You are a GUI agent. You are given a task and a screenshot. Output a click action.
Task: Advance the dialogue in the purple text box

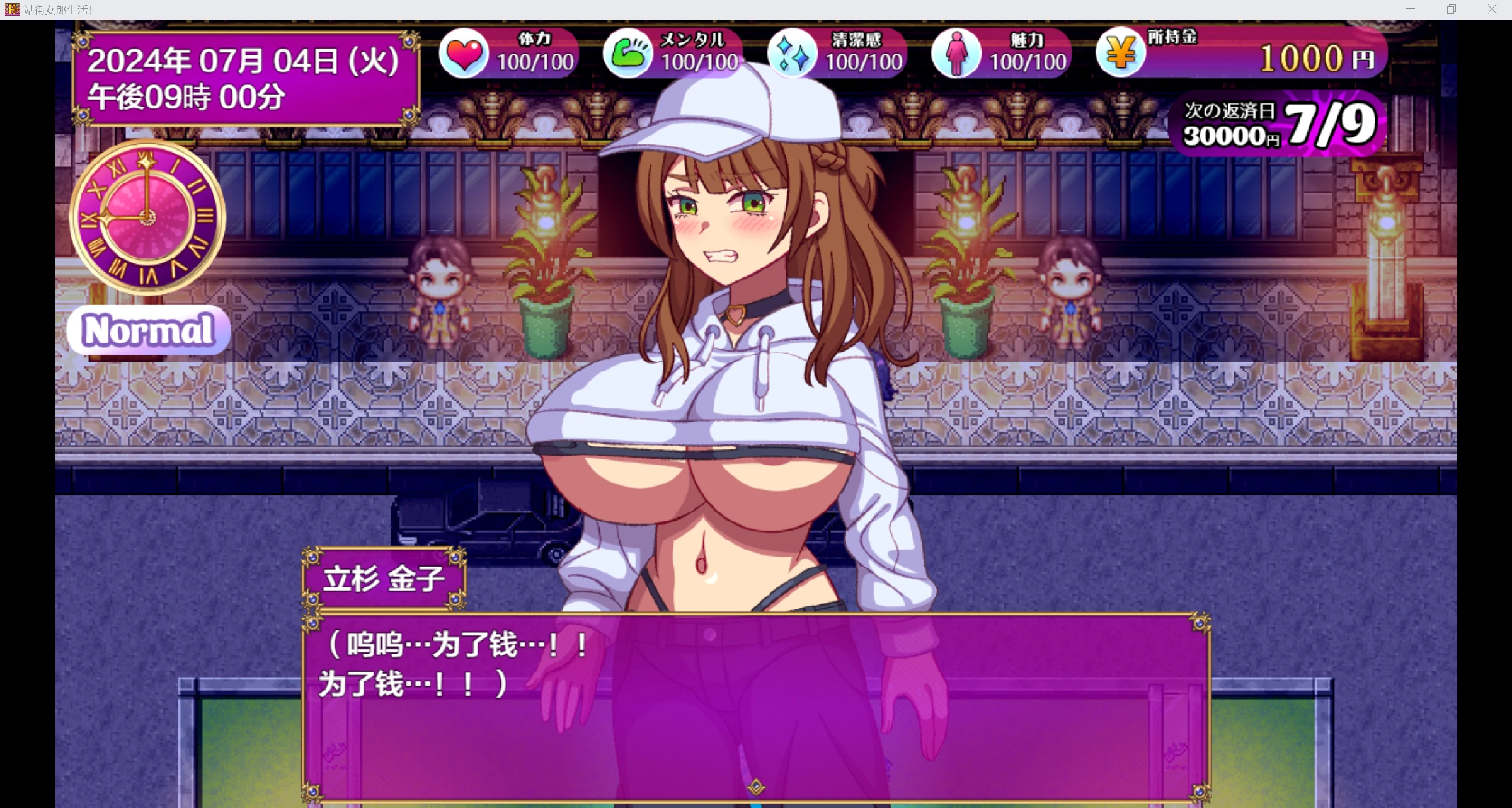point(756,706)
